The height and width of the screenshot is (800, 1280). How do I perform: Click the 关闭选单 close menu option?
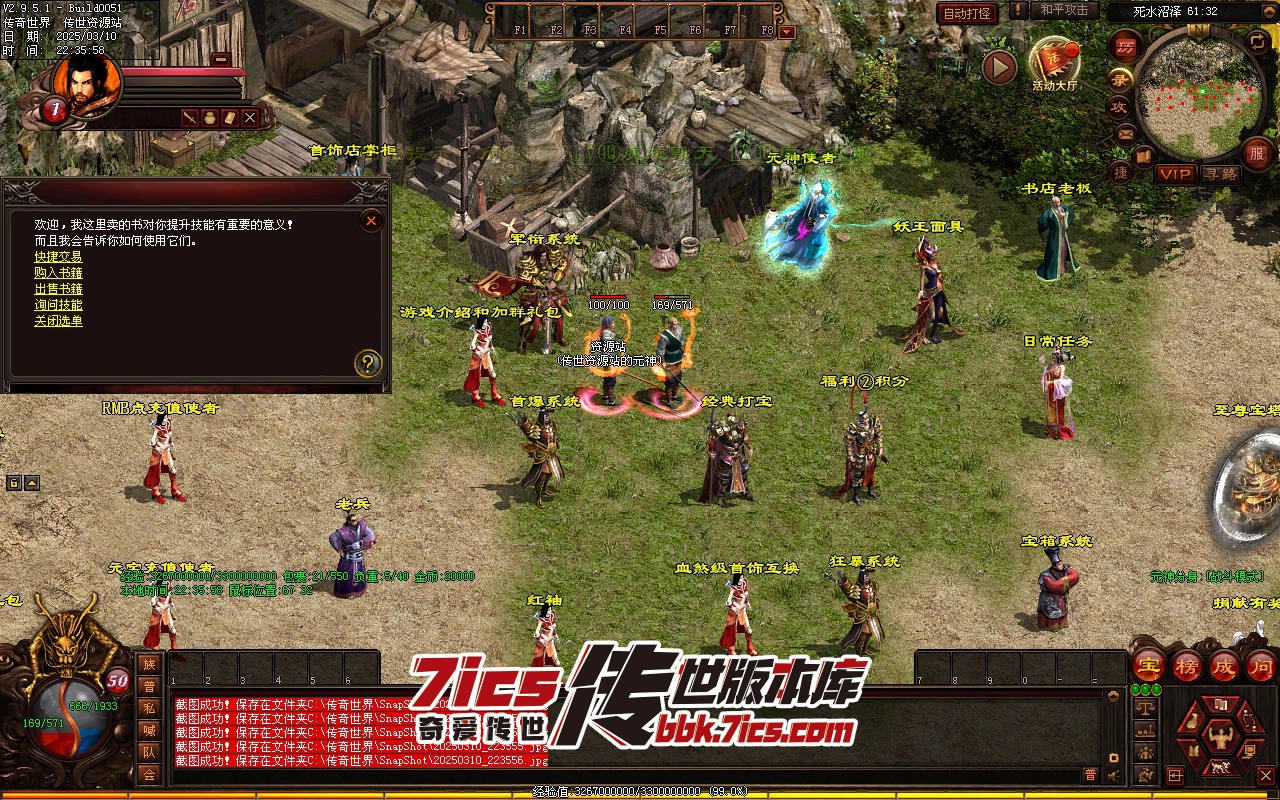click(x=58, y=321)
